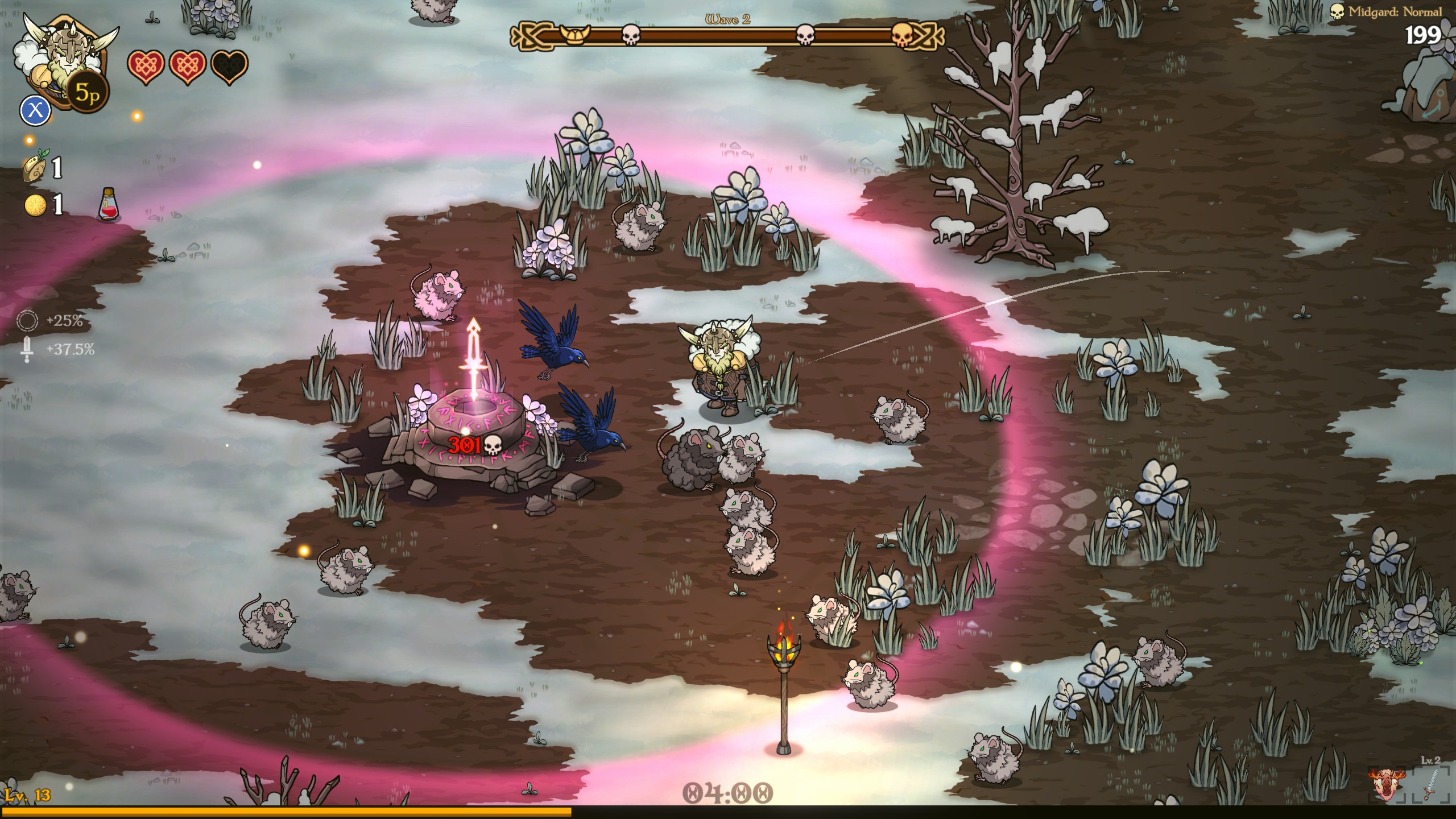Screen dimensions: 1456x819
Task: Select the moose head ability icon
Action: tap(1388, 784)
